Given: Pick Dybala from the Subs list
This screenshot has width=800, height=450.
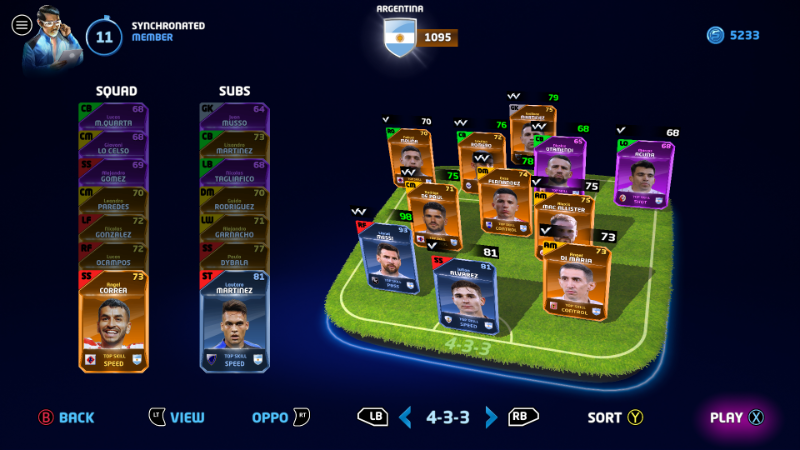Looking at the screenshot, I should pyautogui.click(x=235, y=251).
